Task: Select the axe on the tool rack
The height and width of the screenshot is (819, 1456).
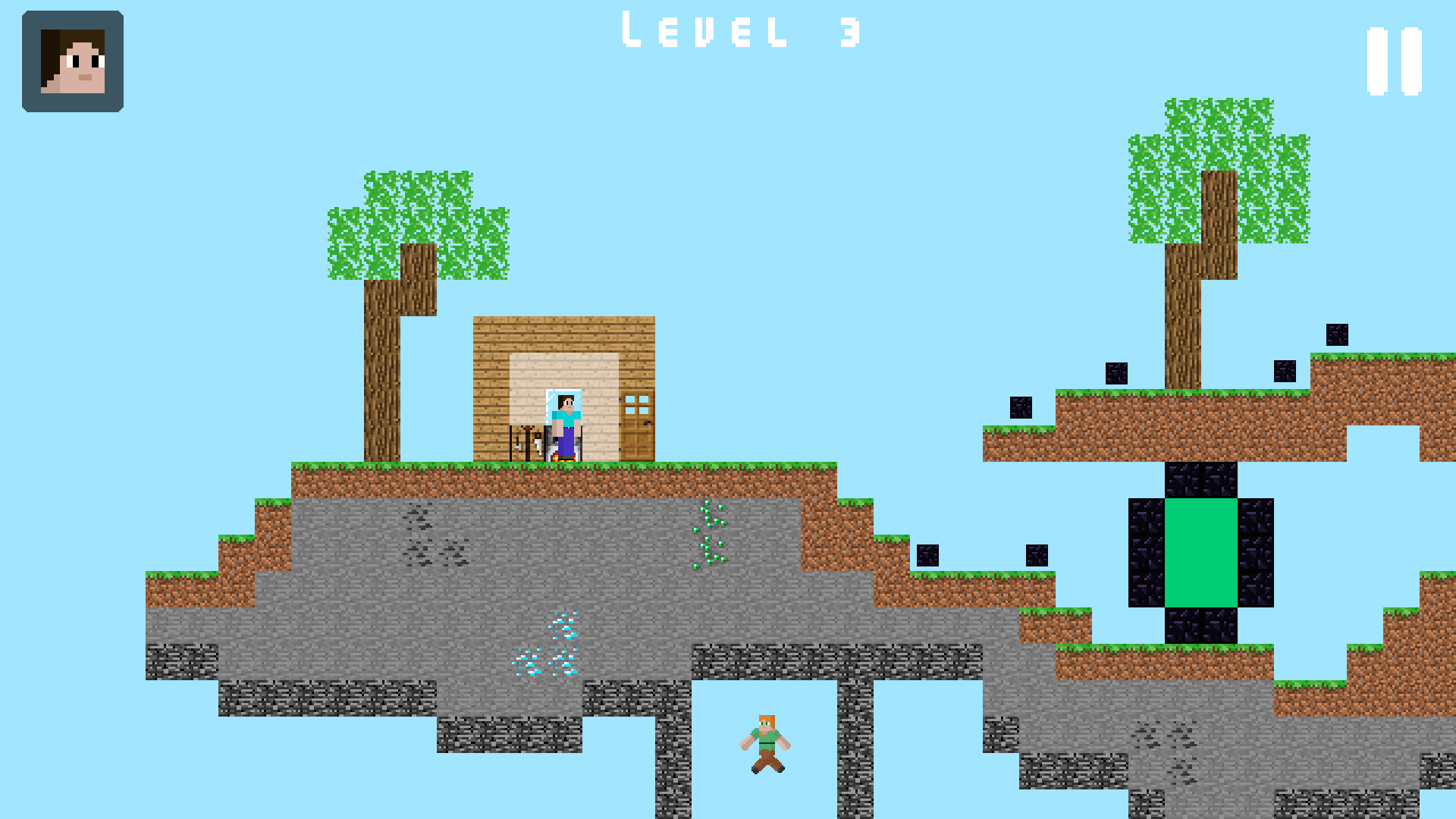Action: tap(517, 447)
